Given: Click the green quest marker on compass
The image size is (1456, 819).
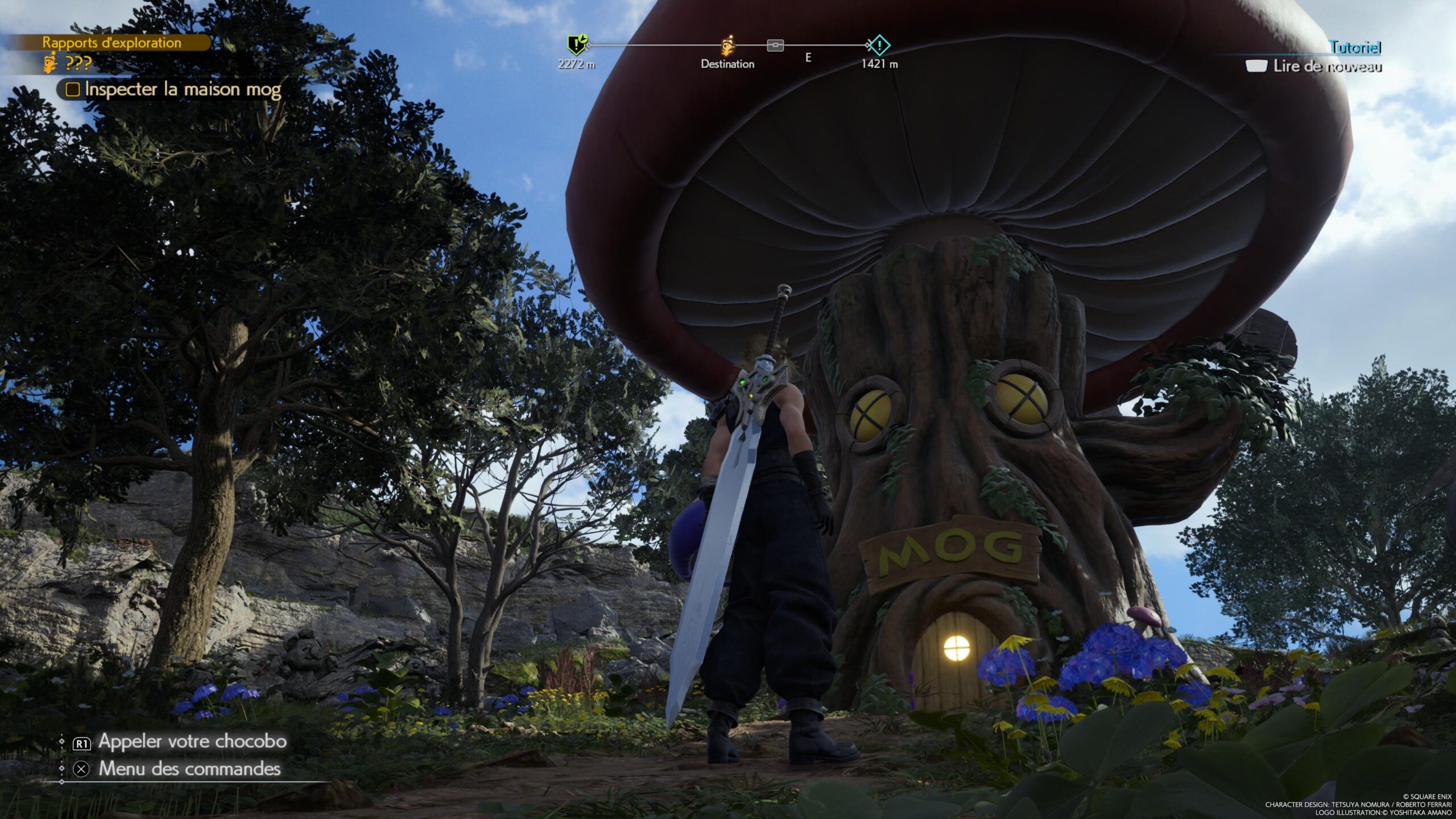Looking at the screenshot, I should tap(577, 44).
